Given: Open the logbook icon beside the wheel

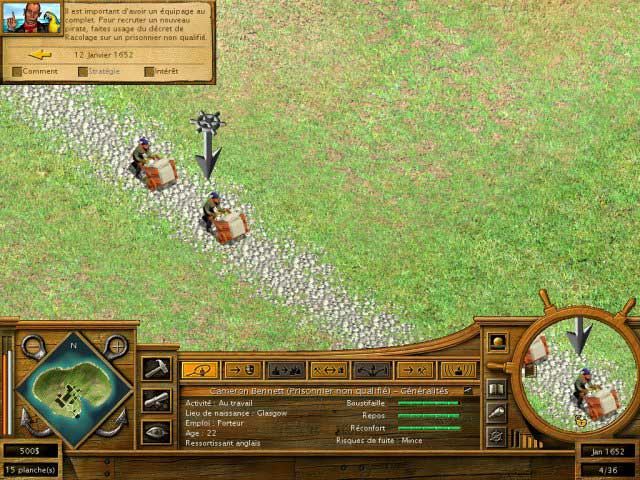Looking at the screenshot, I should 496,387.
